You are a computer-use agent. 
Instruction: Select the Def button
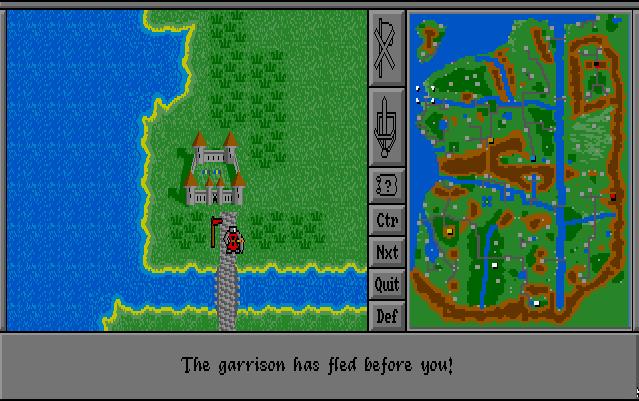[x=386, y=316]
